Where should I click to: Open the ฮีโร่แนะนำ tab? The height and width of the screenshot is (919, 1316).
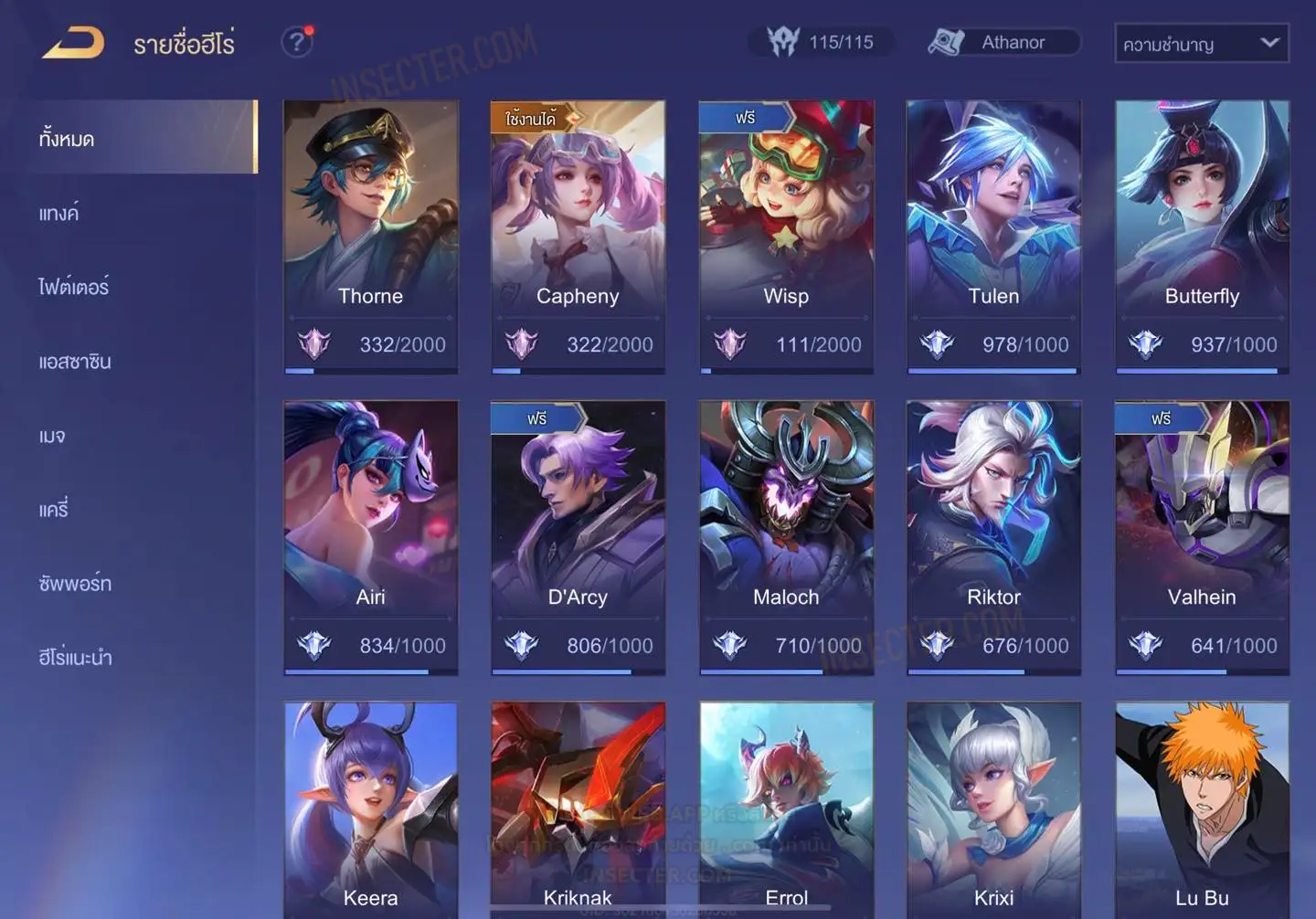pyautogui.click(x=75, y=658)
